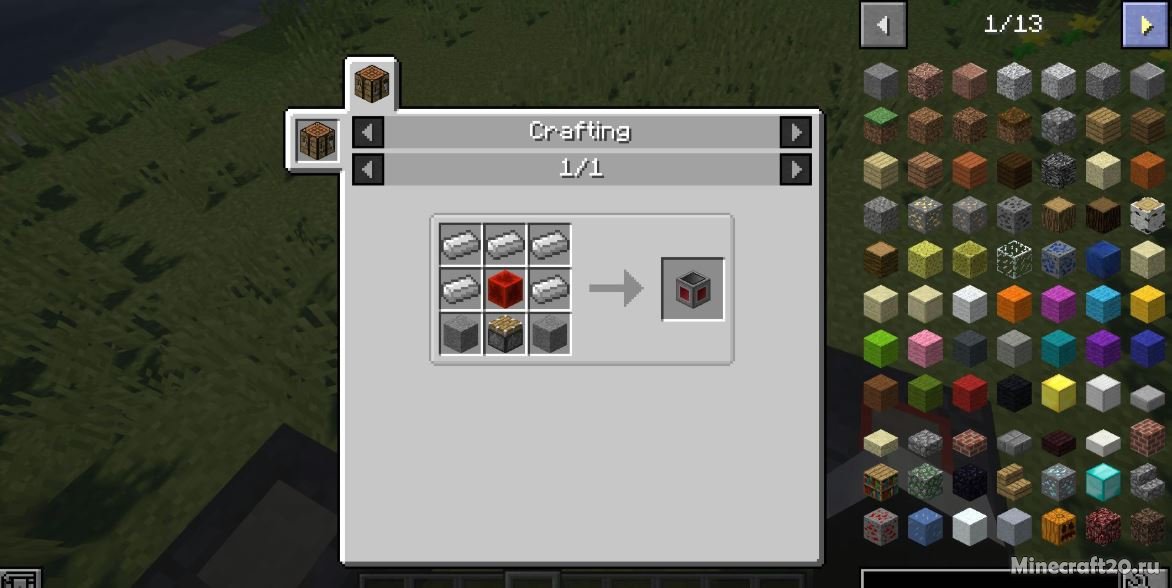The image size is (1172, 588).
Task: Choose the glass block in the item list
Action: (x=1014, y=259)
